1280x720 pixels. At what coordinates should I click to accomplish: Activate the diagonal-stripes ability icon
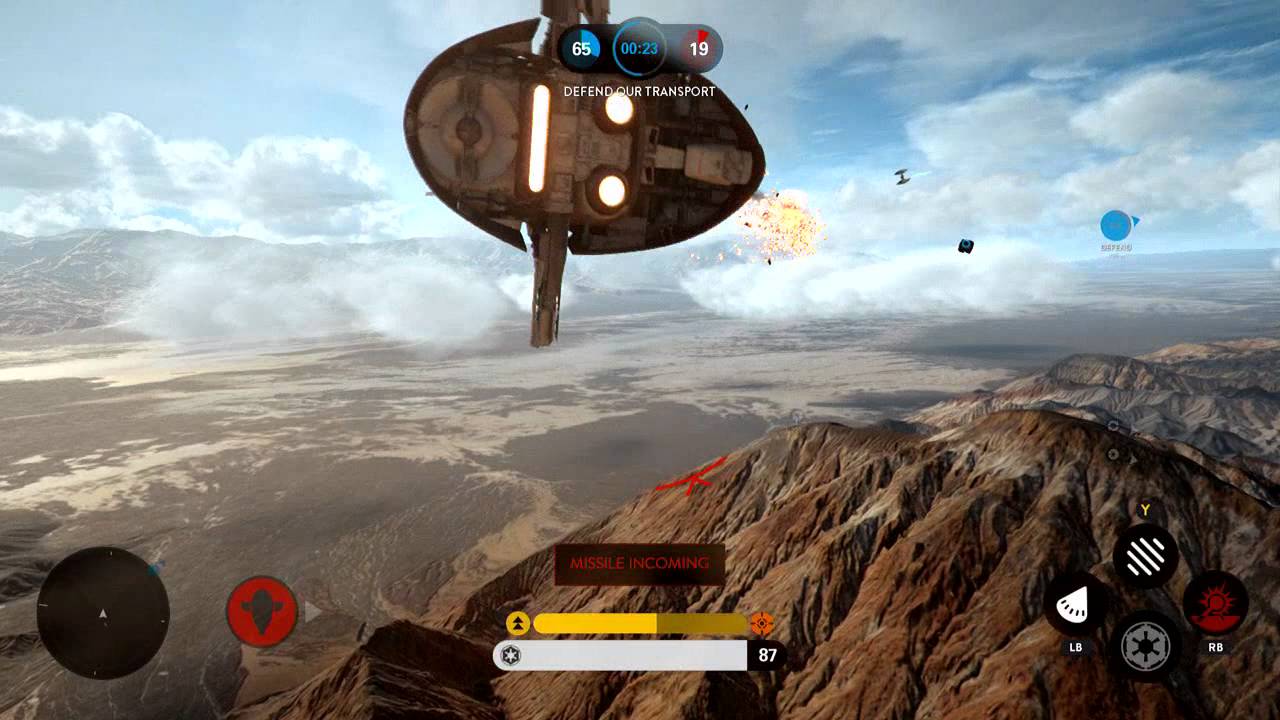[x=1145, y=556]
